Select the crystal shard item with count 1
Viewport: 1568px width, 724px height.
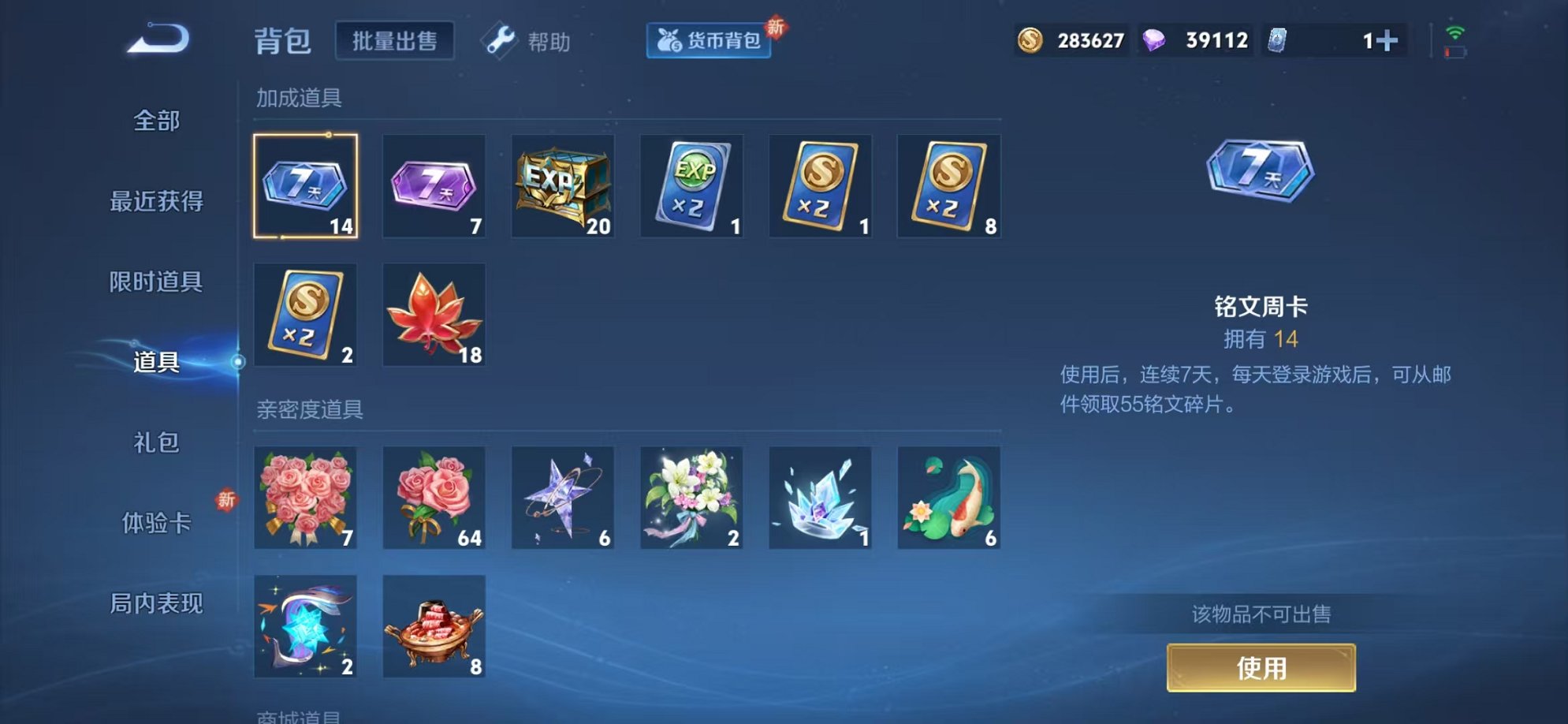[820, 498]
